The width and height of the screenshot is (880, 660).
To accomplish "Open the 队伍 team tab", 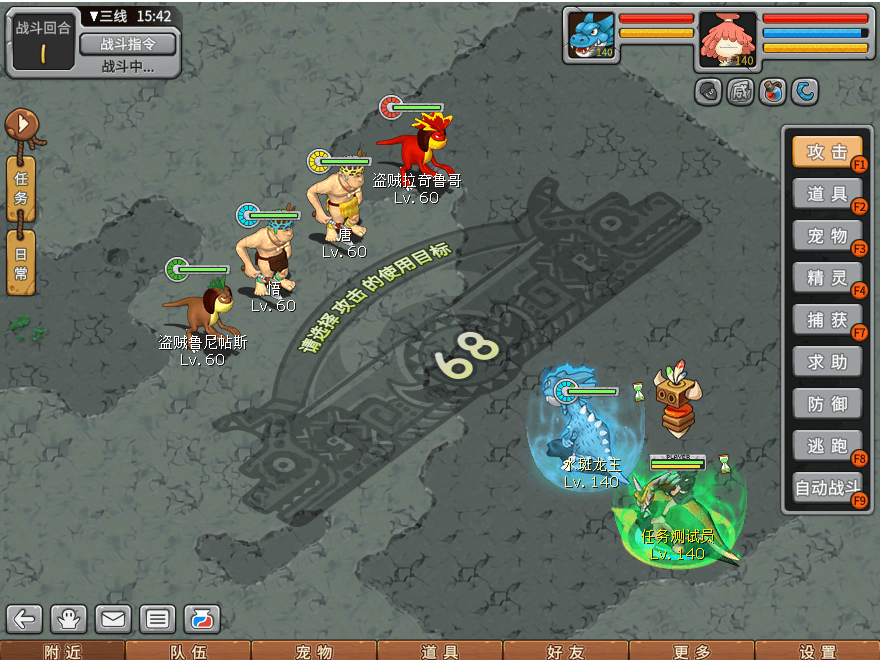I will (x=188, y=651).
